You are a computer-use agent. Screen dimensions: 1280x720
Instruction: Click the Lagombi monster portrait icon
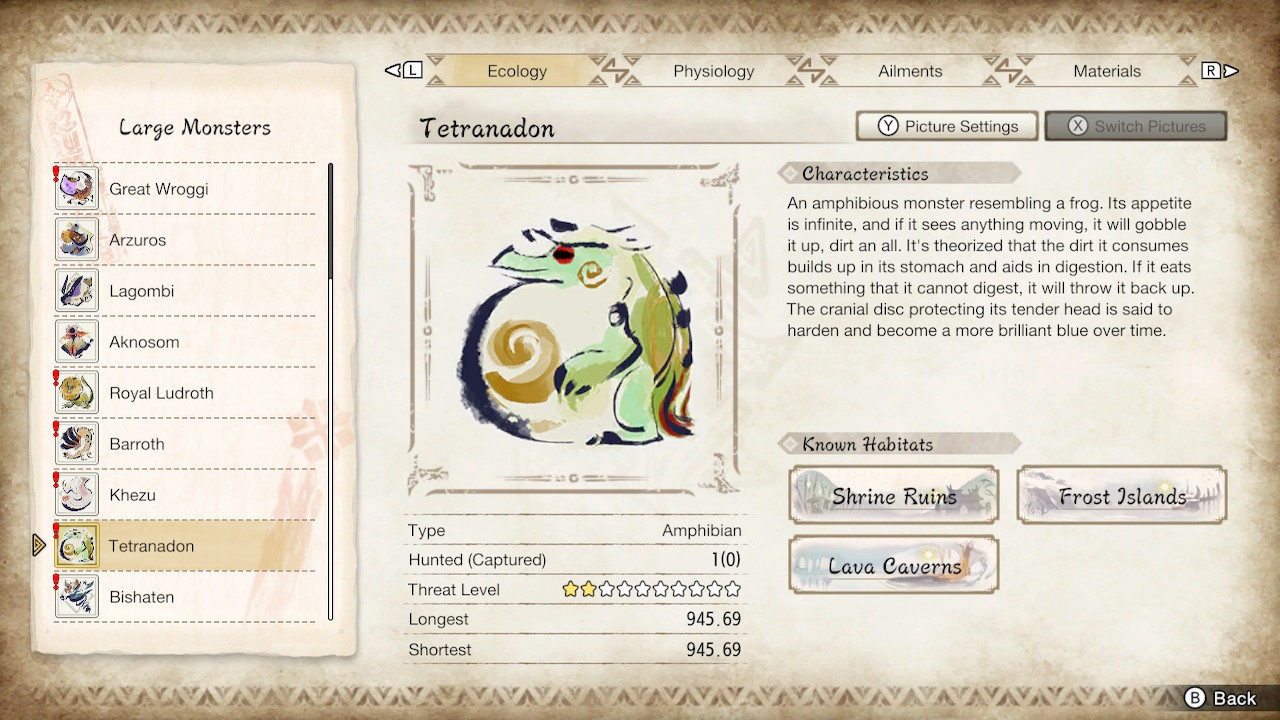point(76,290)
